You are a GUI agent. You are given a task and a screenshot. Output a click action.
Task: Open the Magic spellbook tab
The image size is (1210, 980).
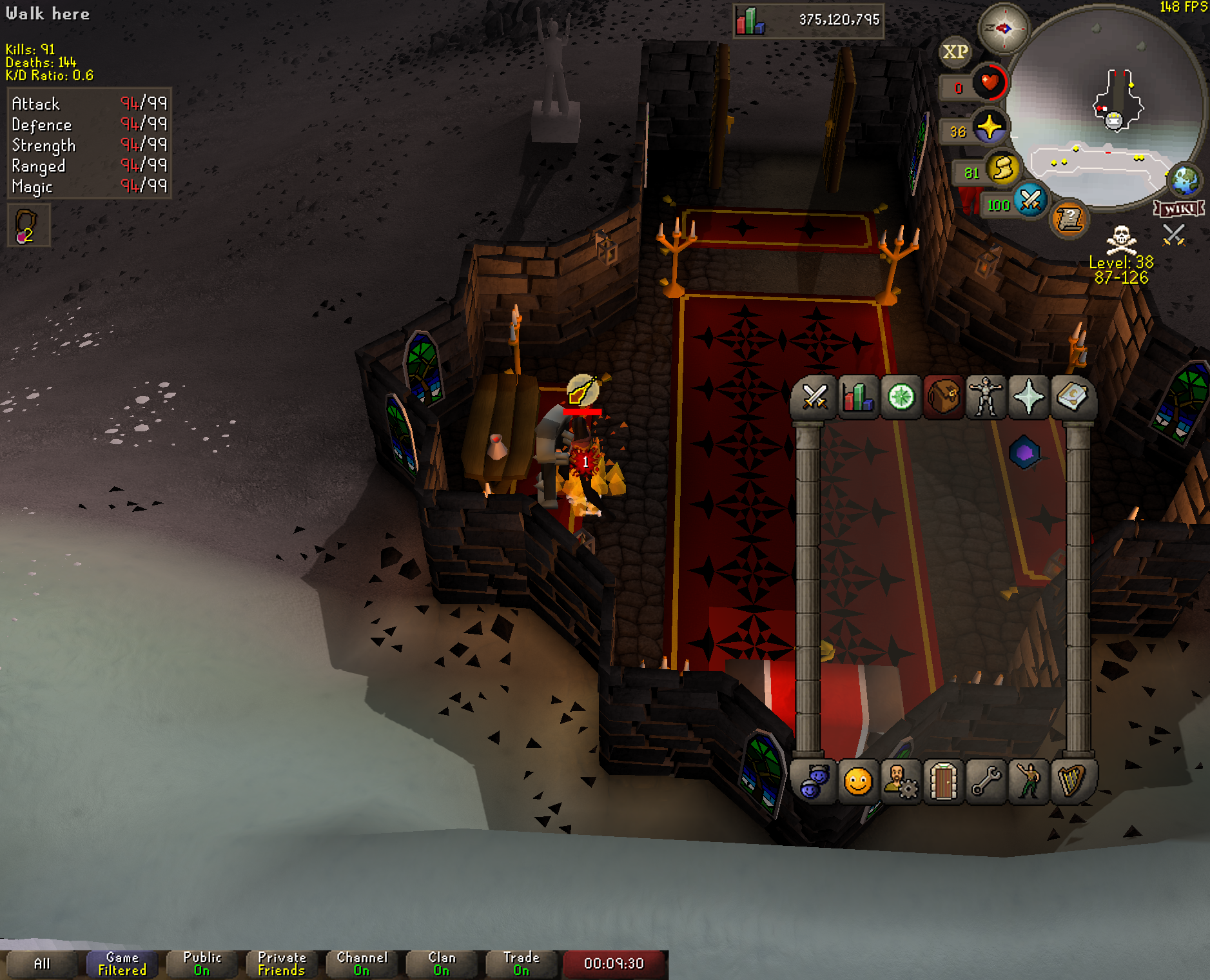(1071, 397)
